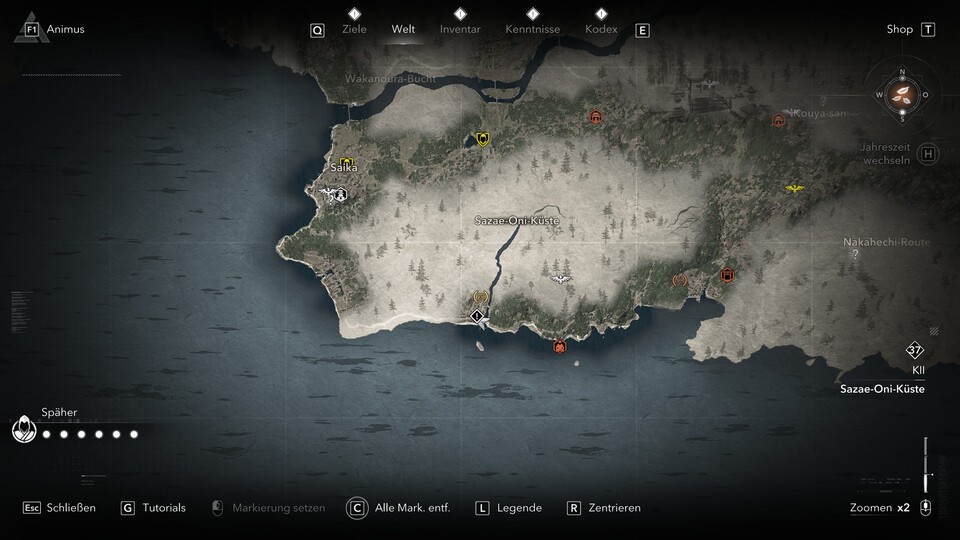Screen dimensions: 960x540
Task: Close the map with Schließen
Action: 71,508
